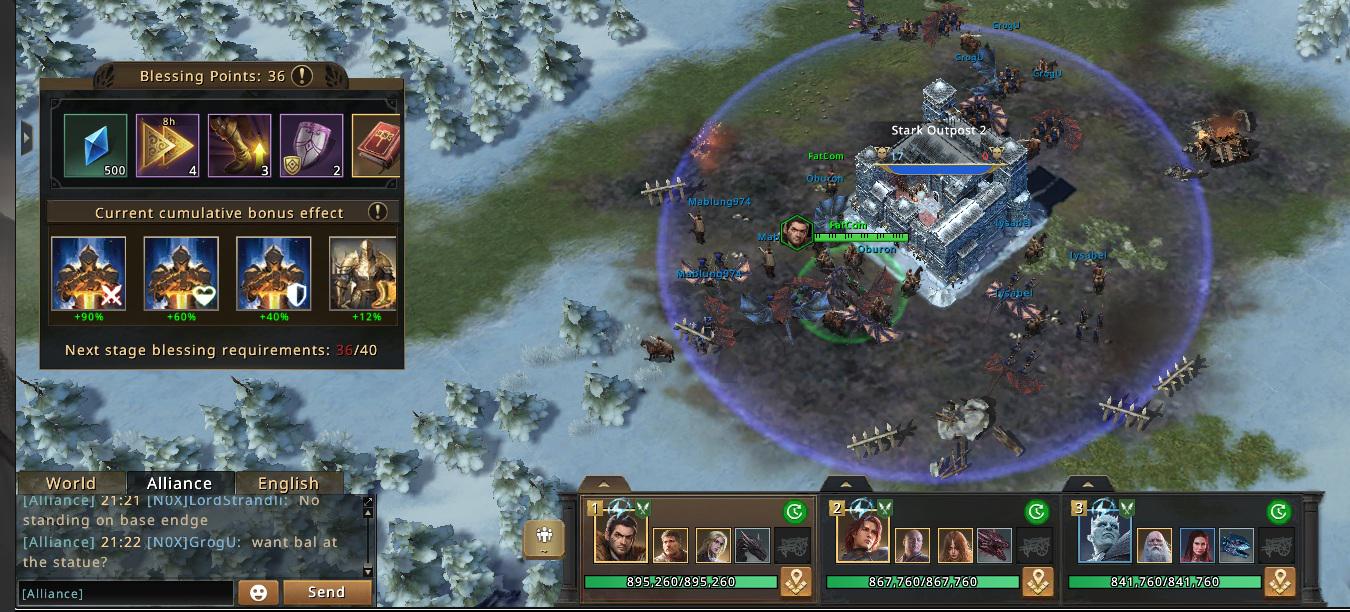
Task: View the +60% health bonus effect
Action: tap(181, 274)
